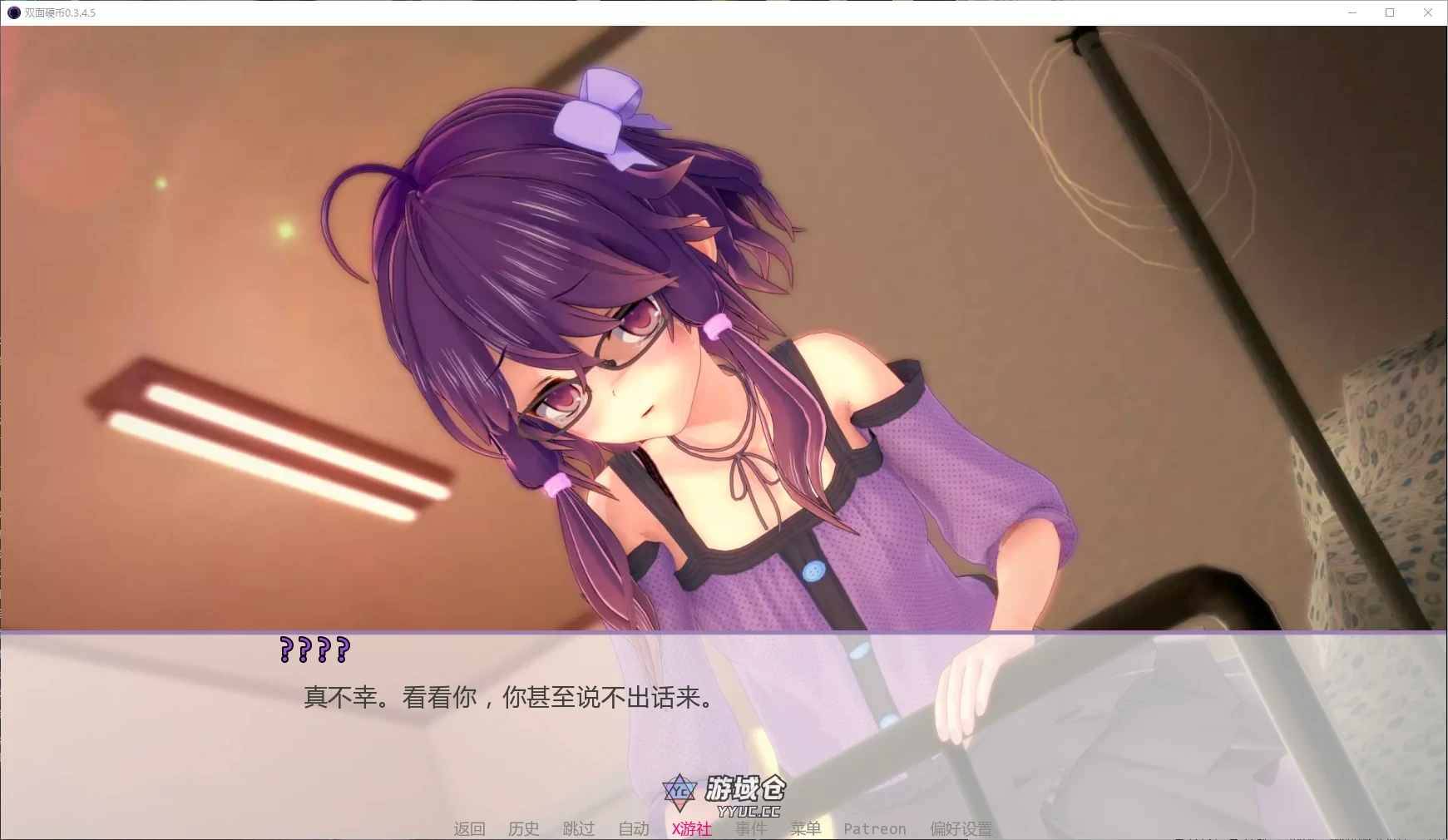
Task: Open 历史 dialogue history
Action: (522, 828)
